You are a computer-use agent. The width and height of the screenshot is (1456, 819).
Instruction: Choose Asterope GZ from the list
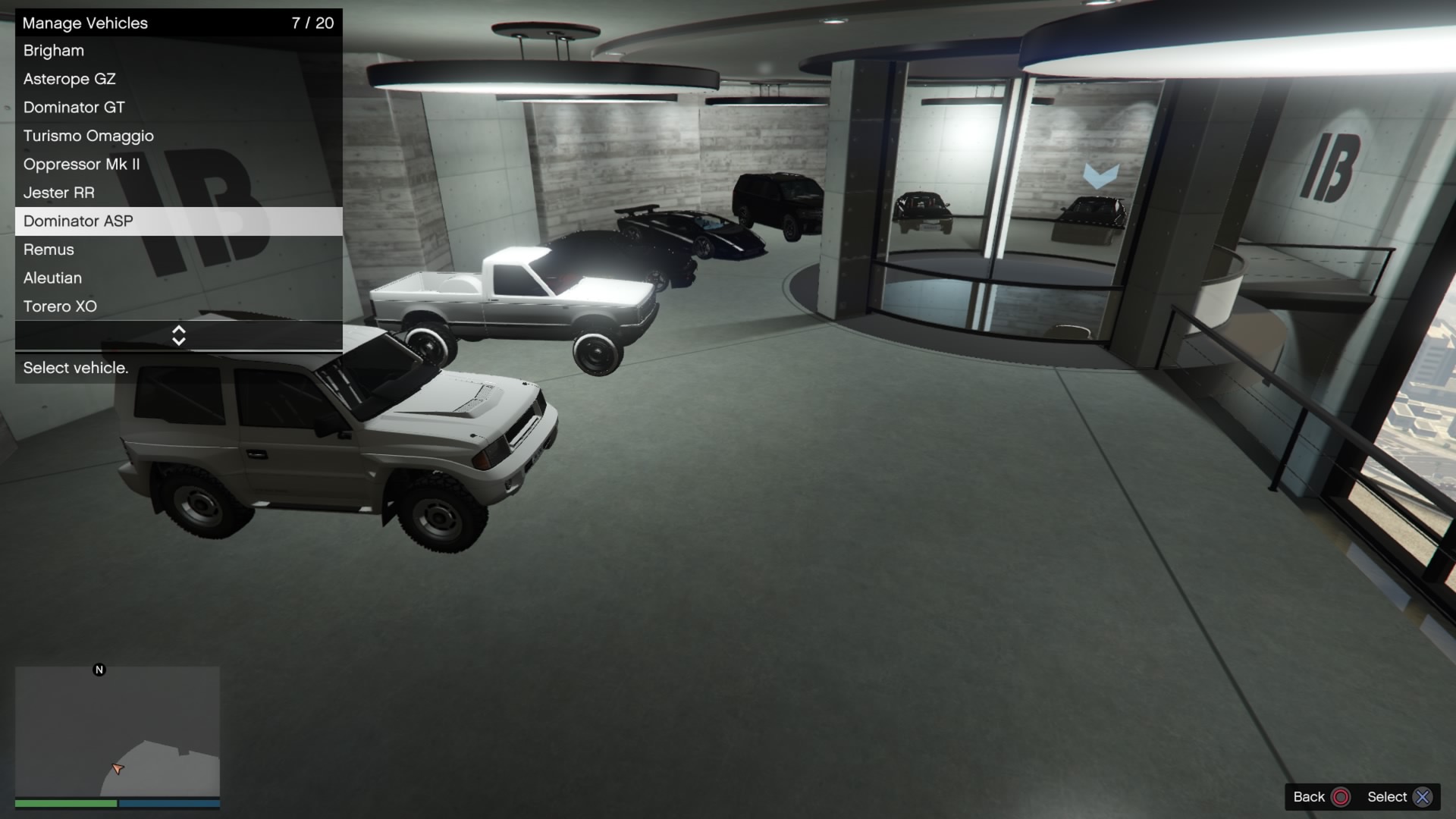(178, 79)
